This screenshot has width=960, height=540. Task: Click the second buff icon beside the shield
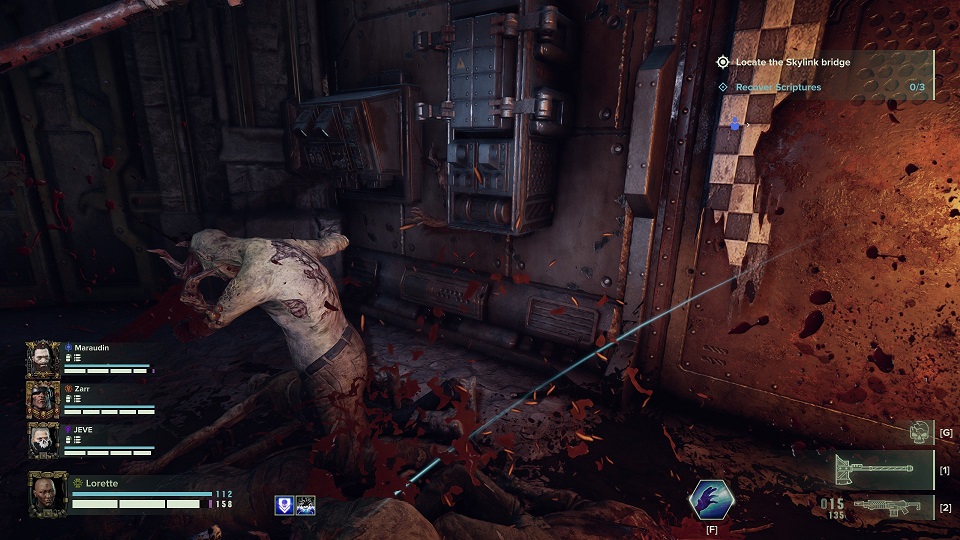tap(306, 506)
